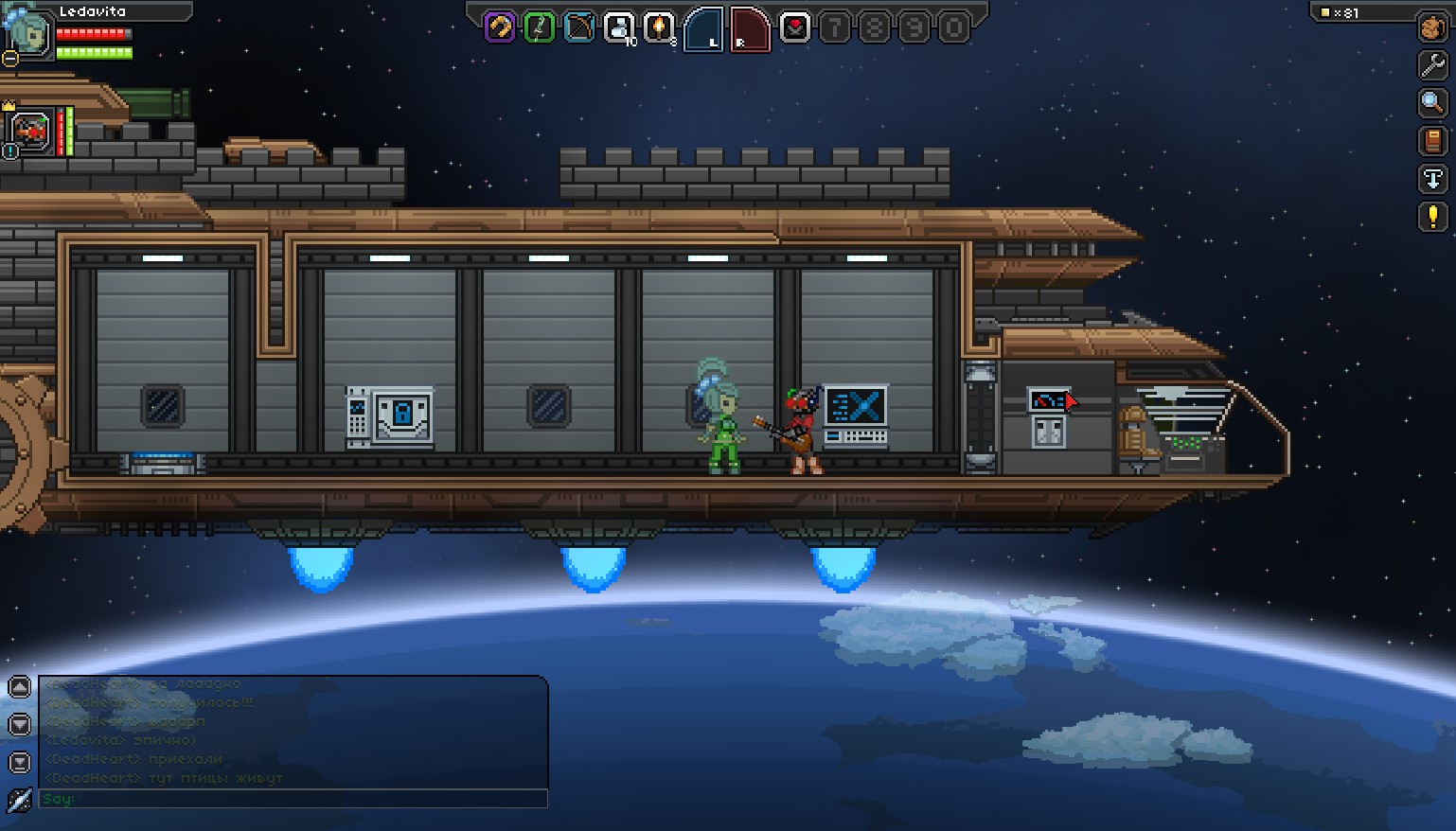Activate the magnifying glass inspect tool

click(x=1432, y=103)
